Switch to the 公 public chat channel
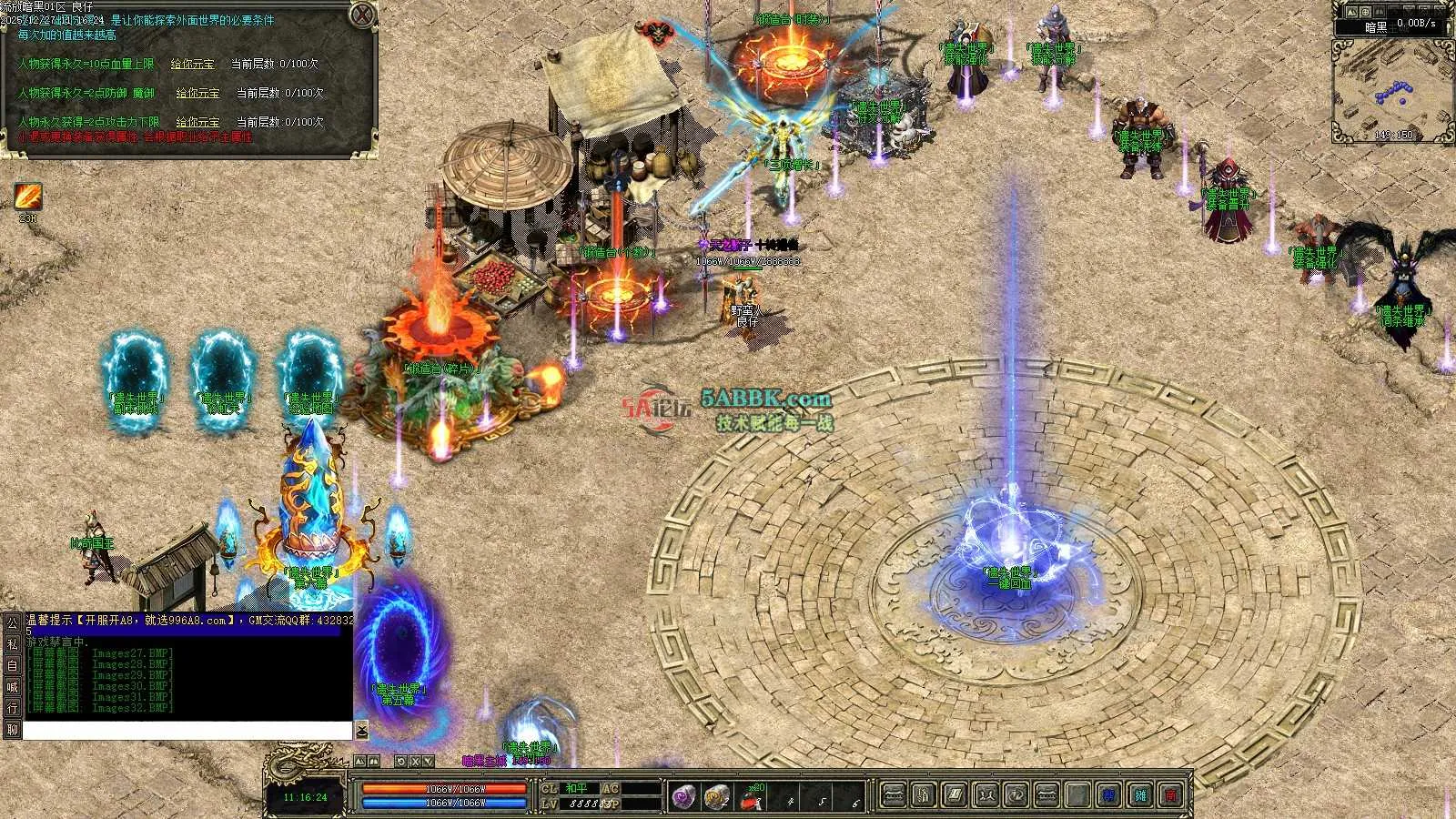This screenshot has width=1456, height=819. click(12, 623)
